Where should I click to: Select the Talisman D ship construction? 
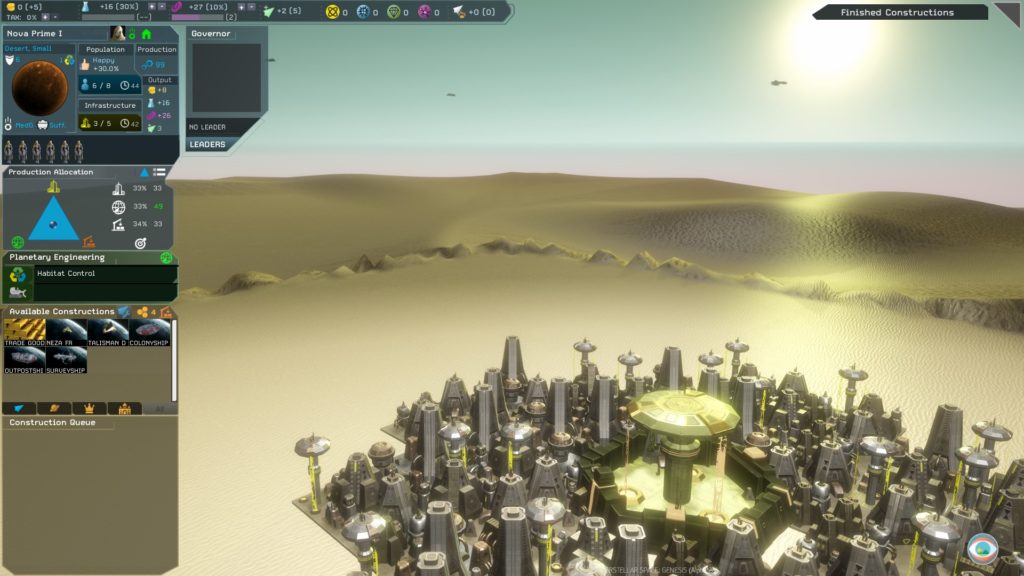point(108,333)
